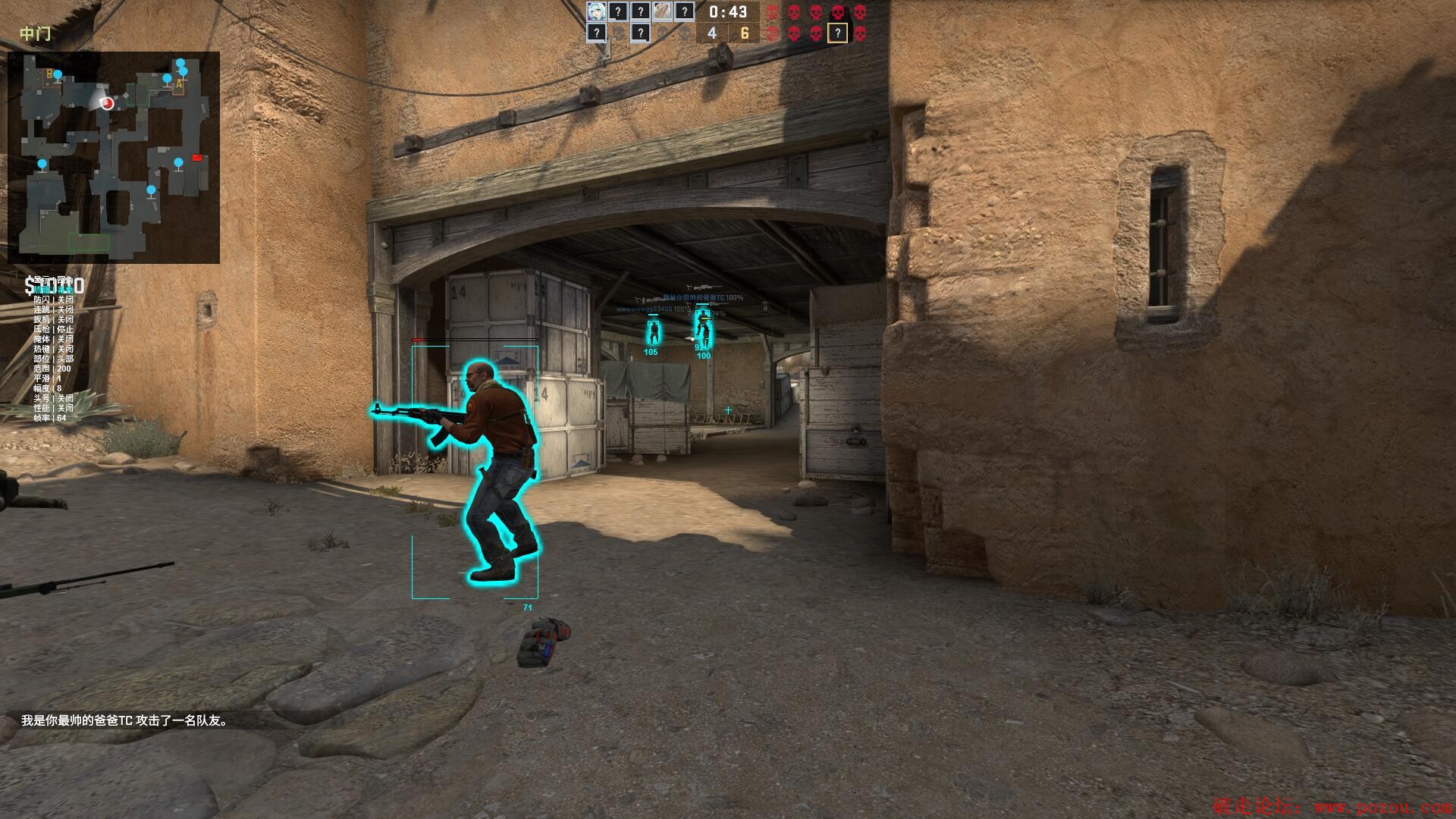Screen dimensions: 1456x819
Task: Toggle the 热键 hotkey option
Action: pyautogui.click(x=53, y=349)
